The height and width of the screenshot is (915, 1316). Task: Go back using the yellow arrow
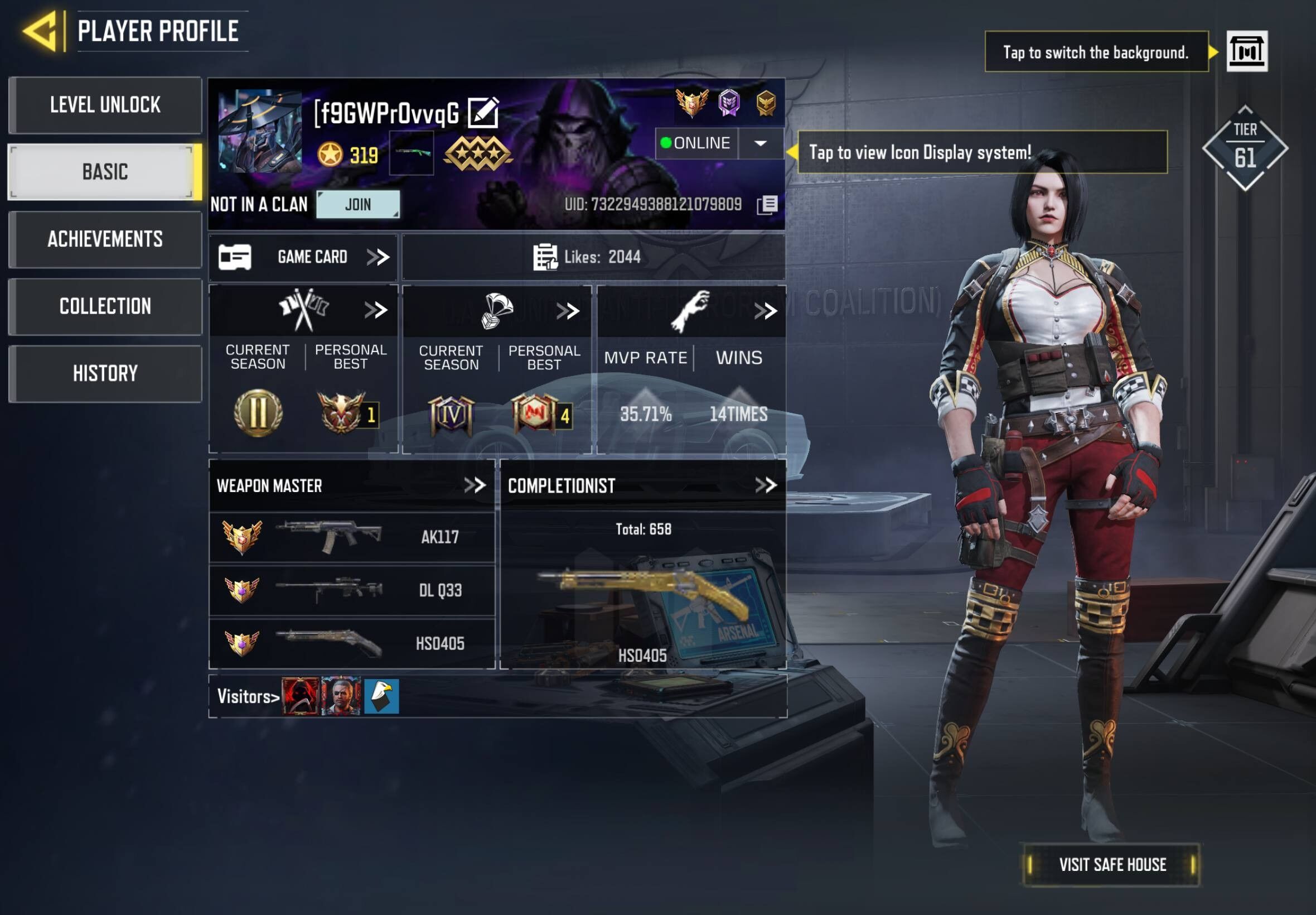[x=41, y=31]
